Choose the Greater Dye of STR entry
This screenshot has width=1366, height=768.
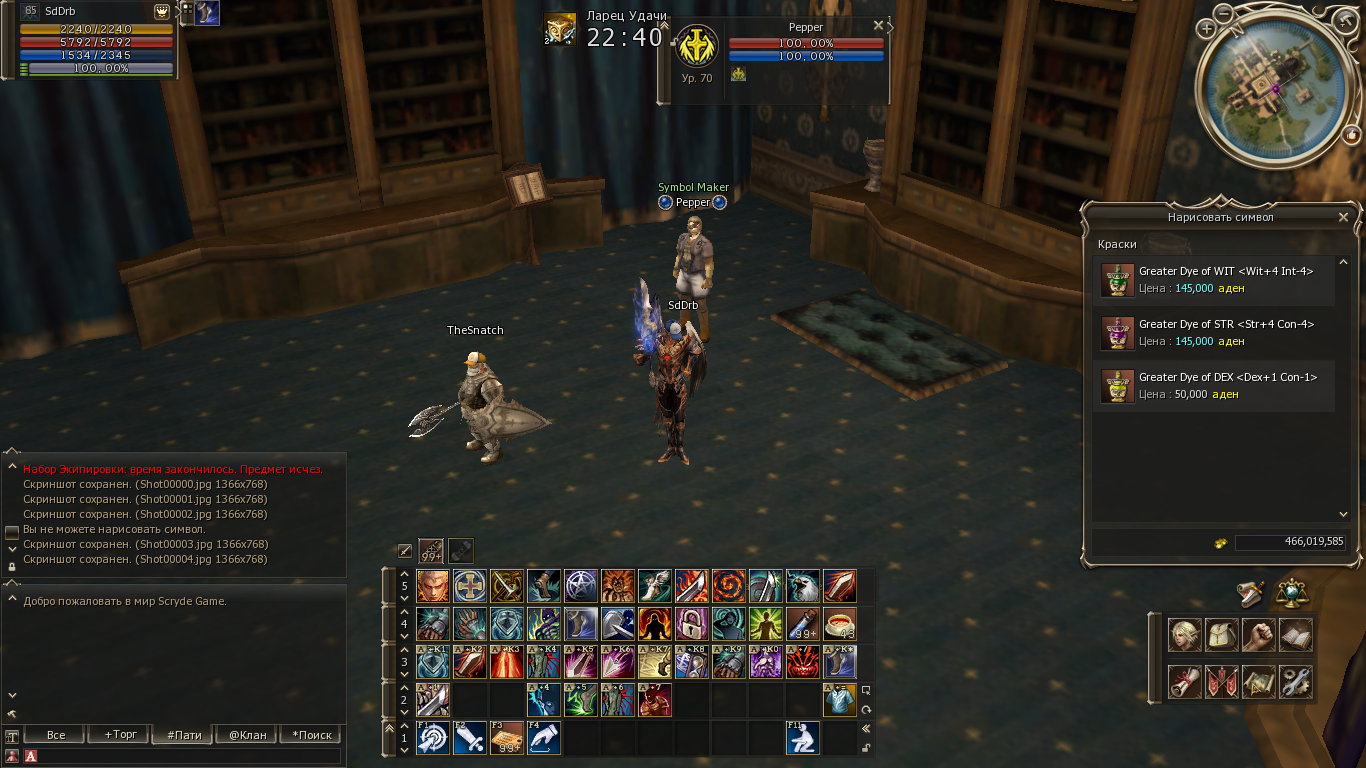point(1213,333)
